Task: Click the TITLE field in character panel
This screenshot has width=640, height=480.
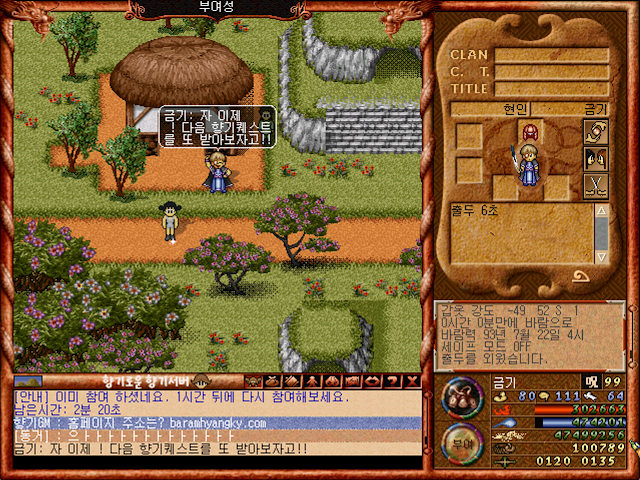Action: pyautogui.click(x=550, y=88)
